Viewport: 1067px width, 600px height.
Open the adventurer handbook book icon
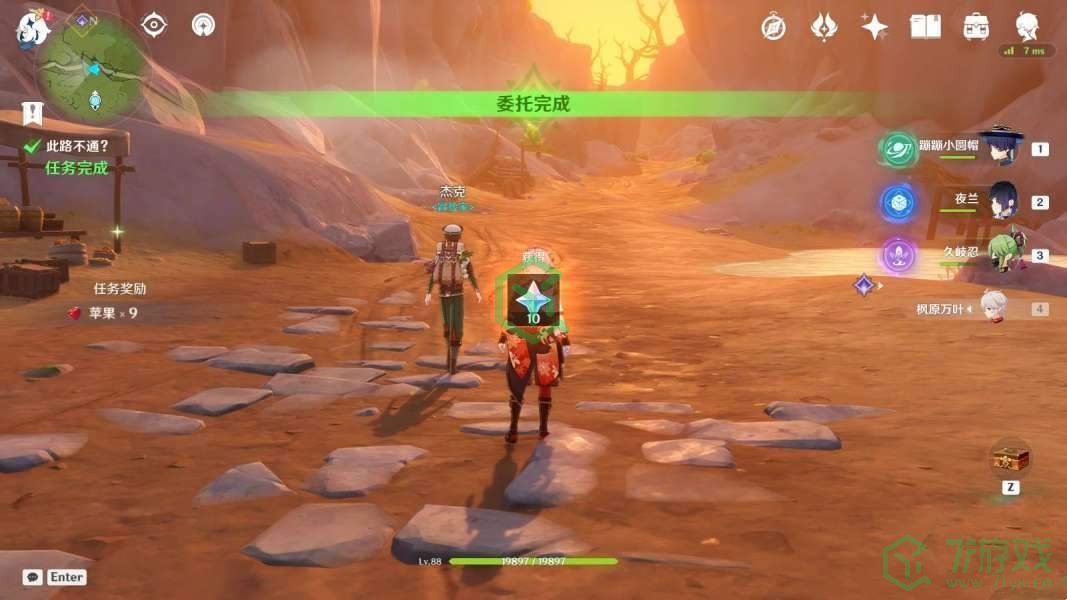[x=925, y=27]
